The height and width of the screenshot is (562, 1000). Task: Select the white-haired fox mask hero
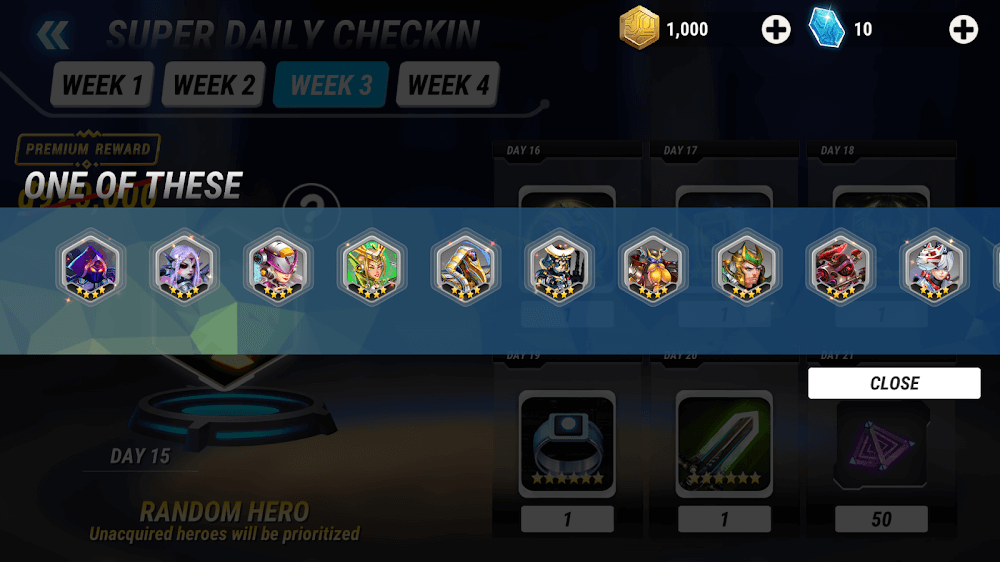pyautogui.click(x=934, y=267)
